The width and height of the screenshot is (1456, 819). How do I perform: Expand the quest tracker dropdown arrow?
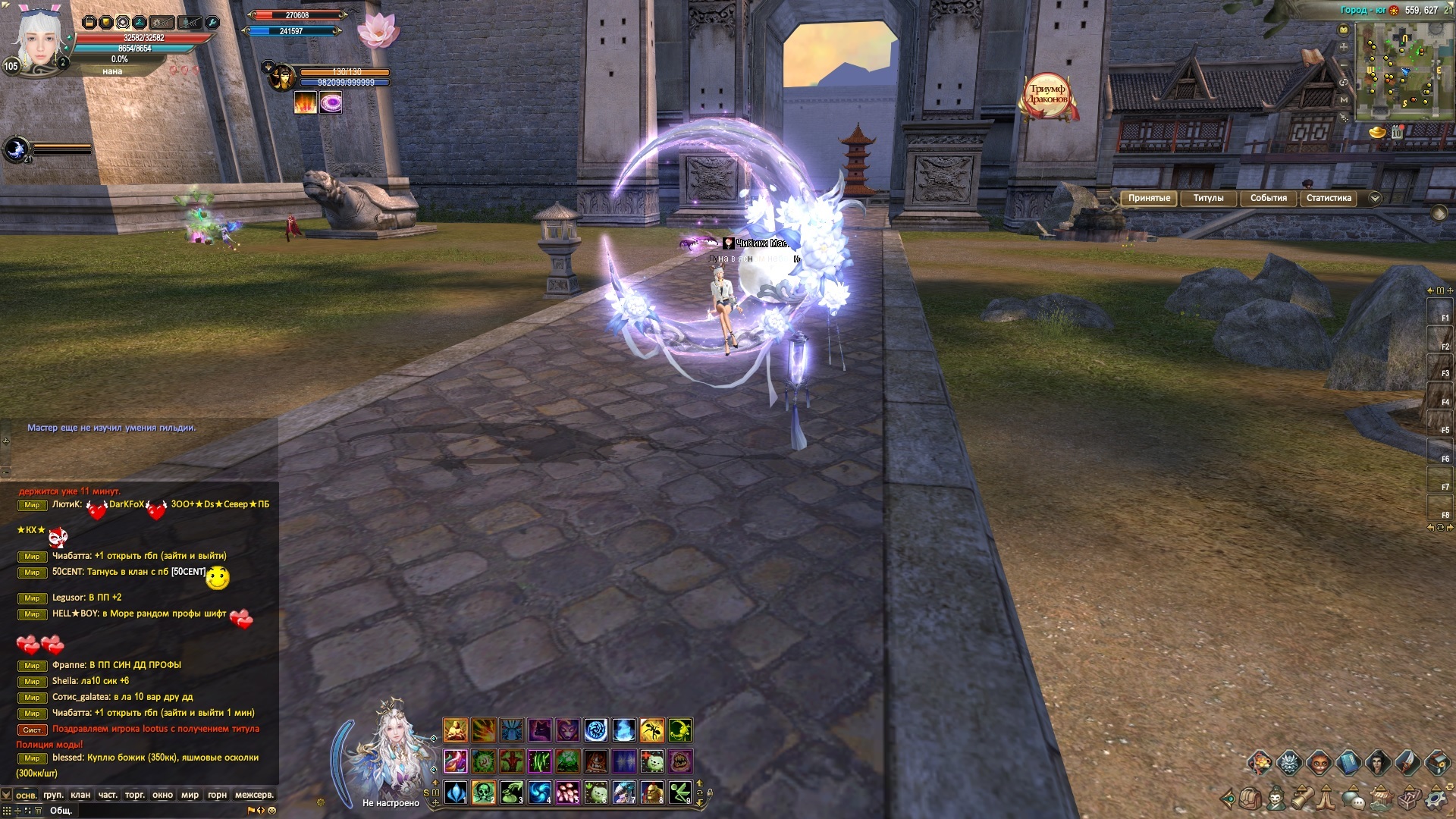(x=1376, y=199)
